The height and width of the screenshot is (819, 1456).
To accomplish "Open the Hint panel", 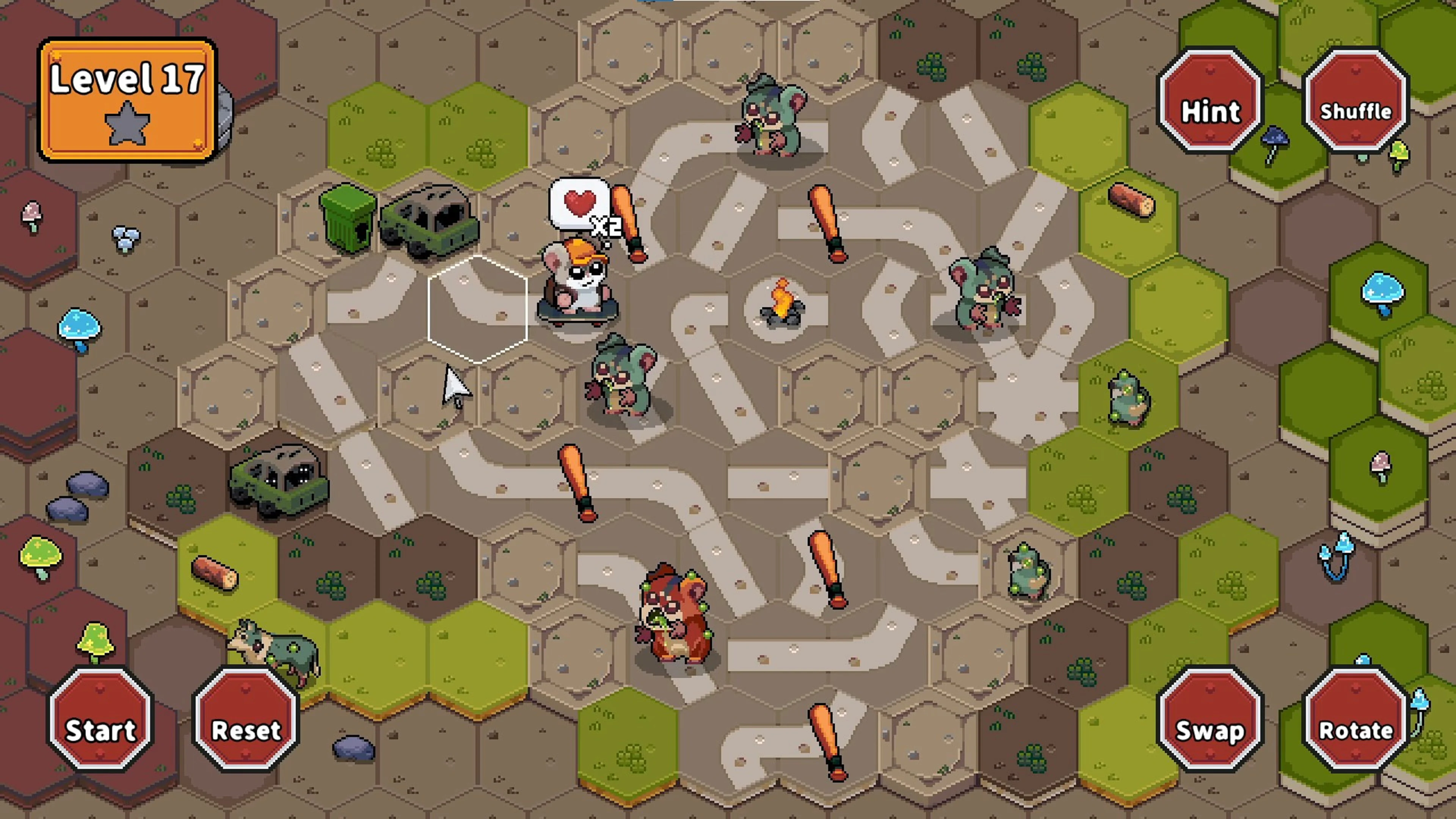I will pos(1210,110).
